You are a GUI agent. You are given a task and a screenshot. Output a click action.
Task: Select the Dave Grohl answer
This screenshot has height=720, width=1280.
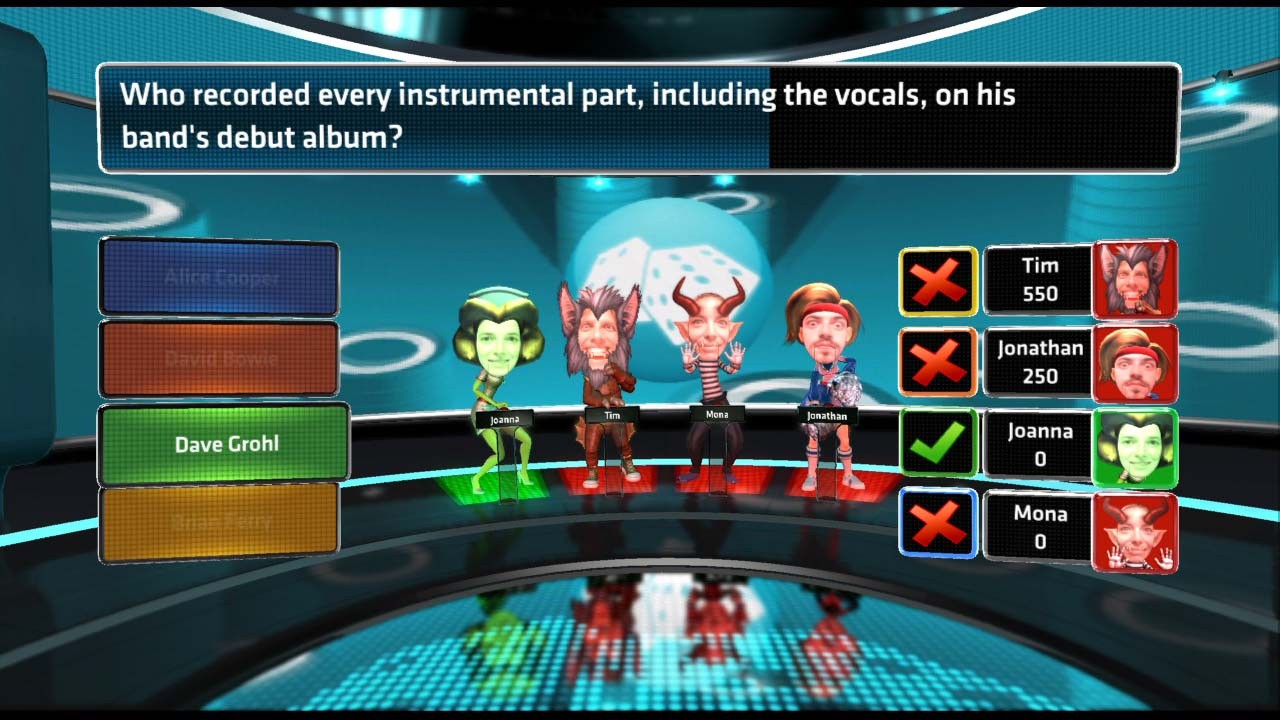point(221,444)
